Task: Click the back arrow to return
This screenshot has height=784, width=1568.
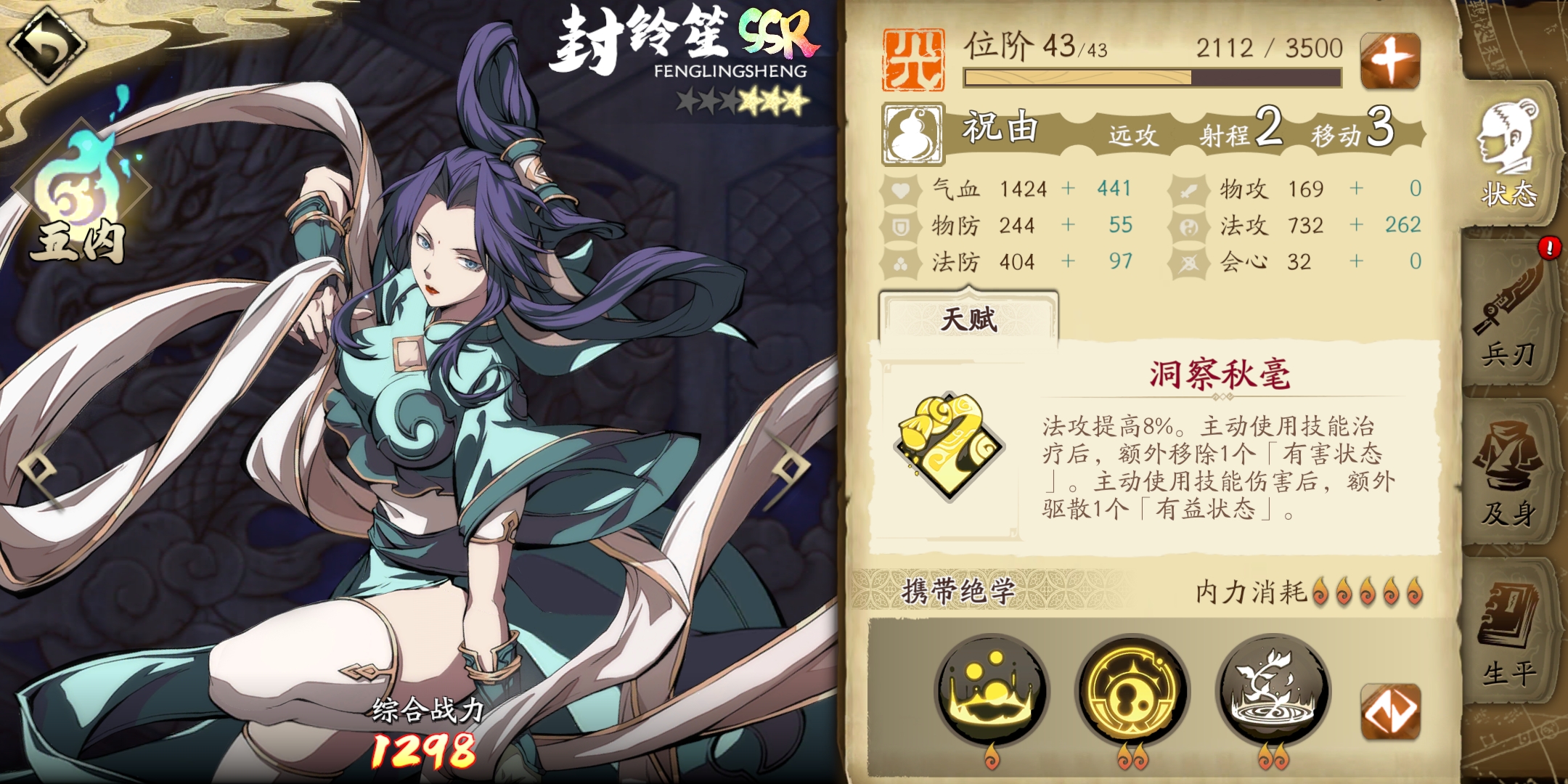Action: pos(47,45)
